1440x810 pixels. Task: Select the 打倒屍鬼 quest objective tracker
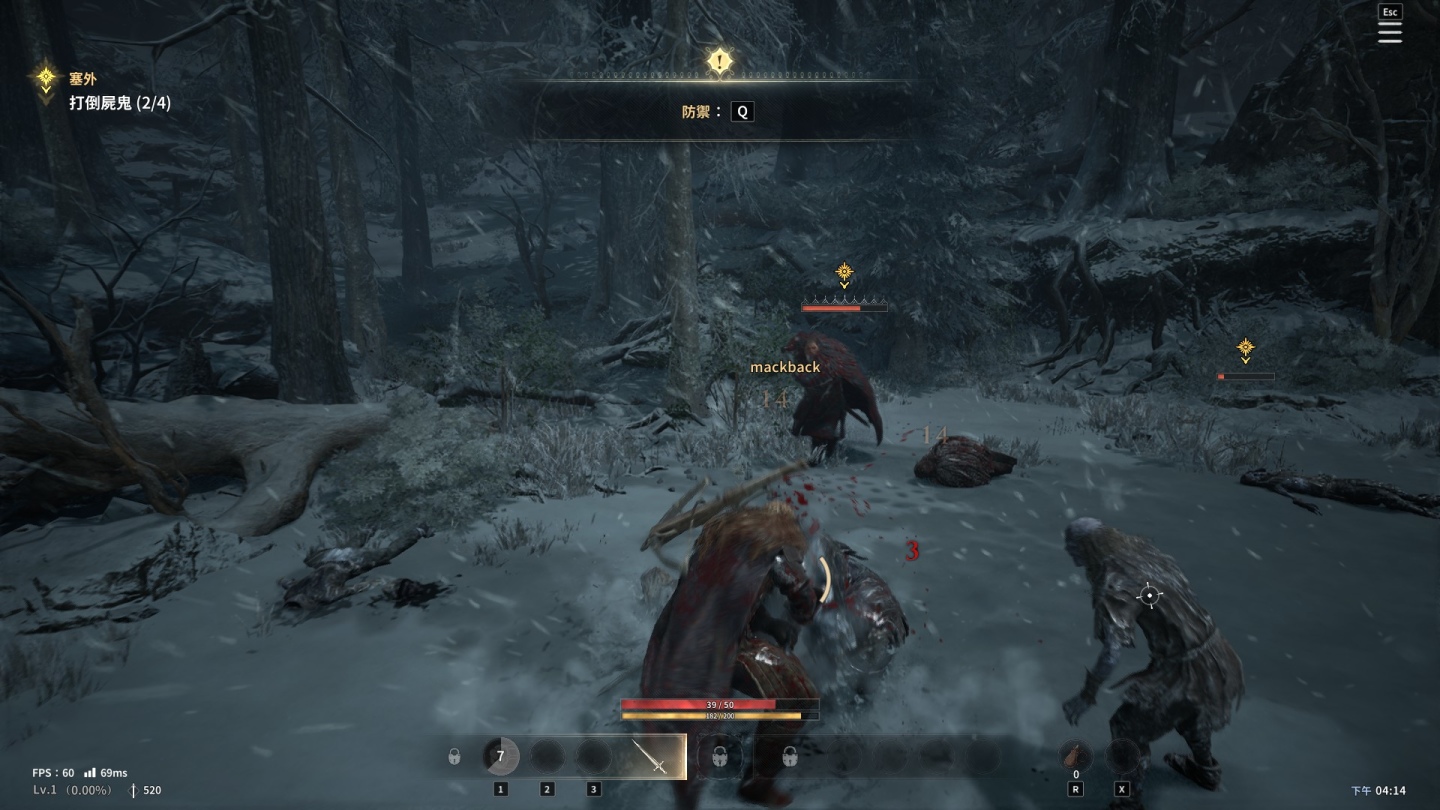pos(120,102)
